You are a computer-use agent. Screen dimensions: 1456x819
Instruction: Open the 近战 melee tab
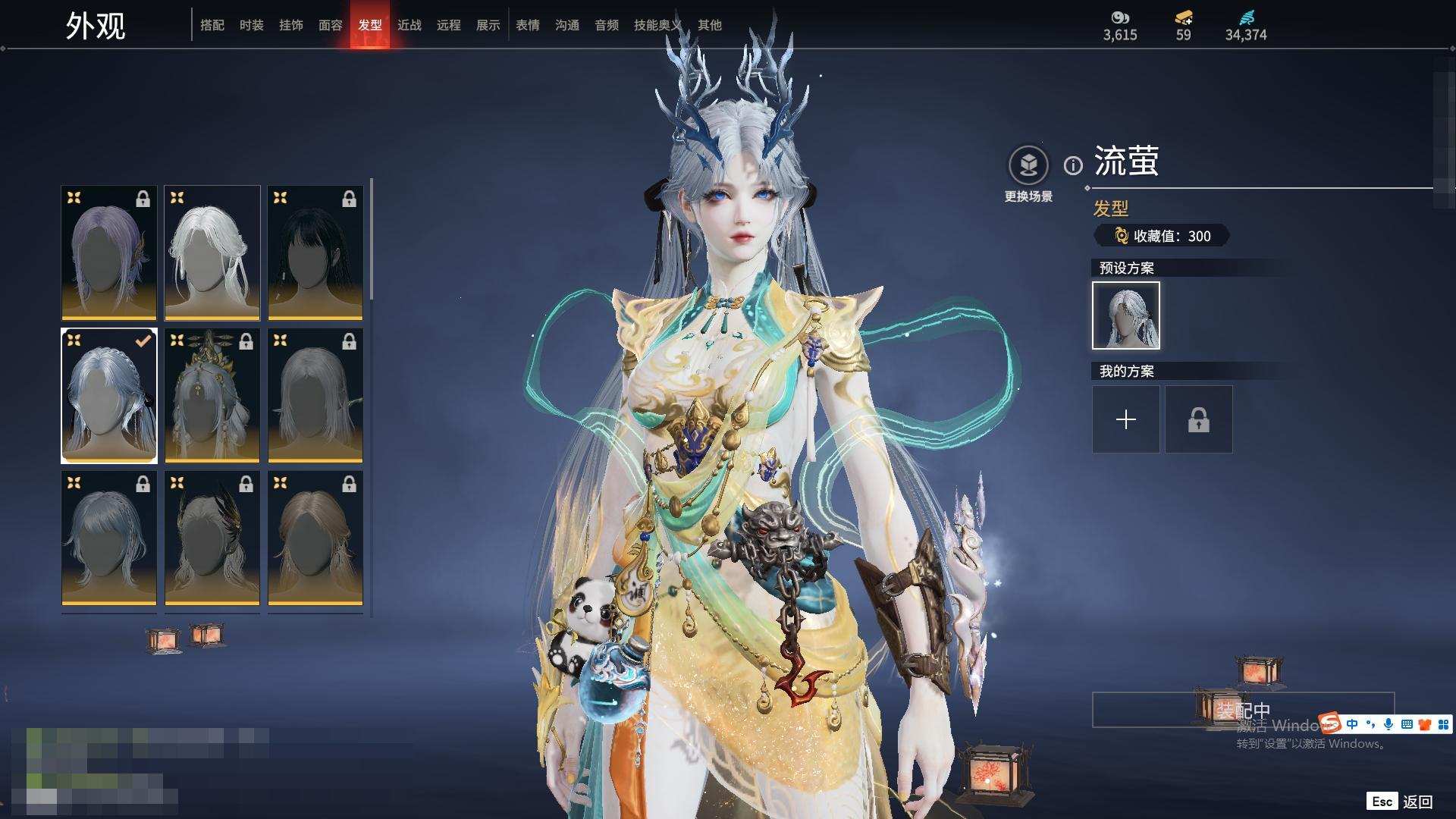(409, 25)
